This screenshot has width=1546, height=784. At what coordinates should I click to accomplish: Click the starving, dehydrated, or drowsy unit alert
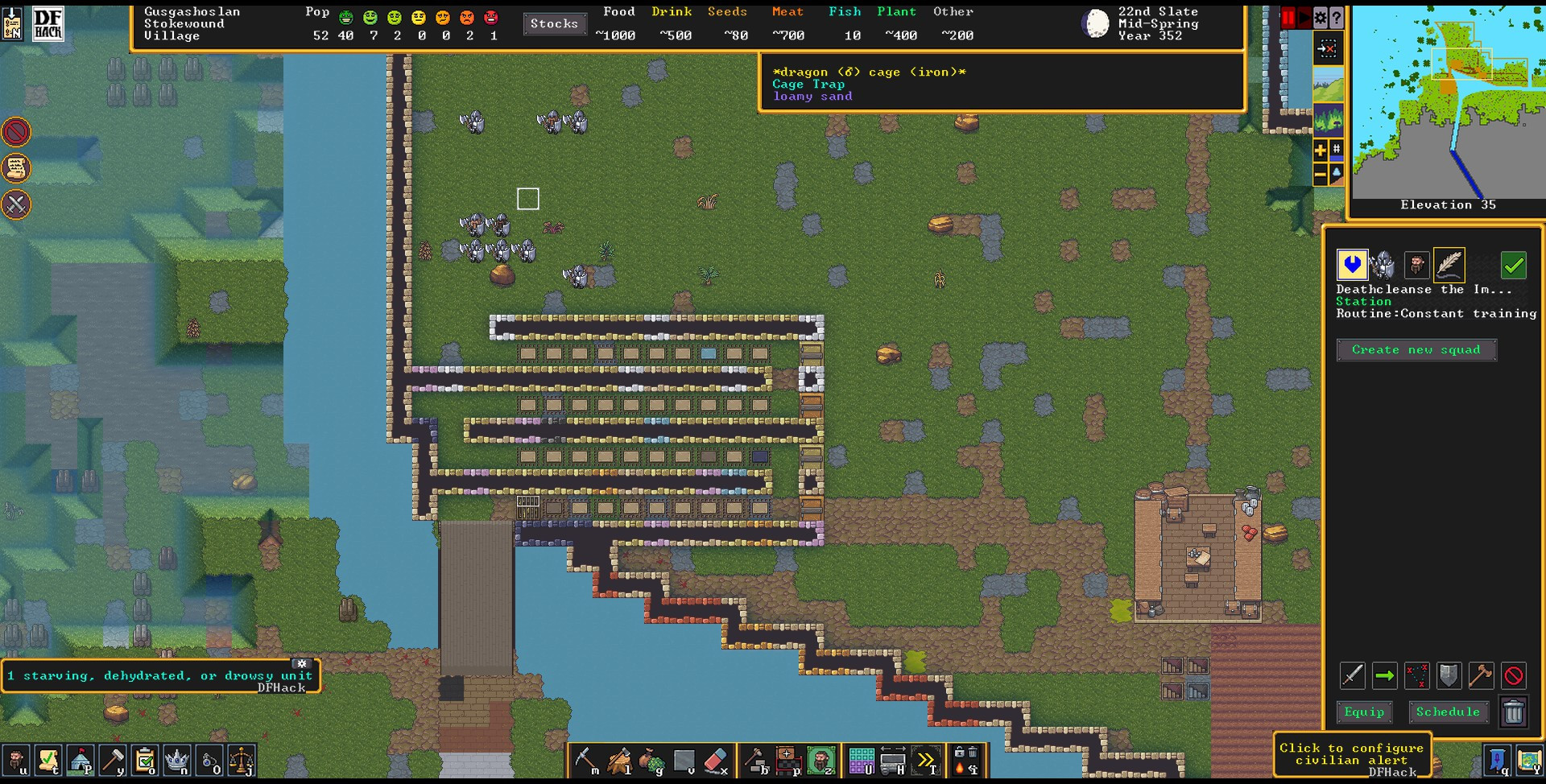pyautogui.click(x=159, y=675)
